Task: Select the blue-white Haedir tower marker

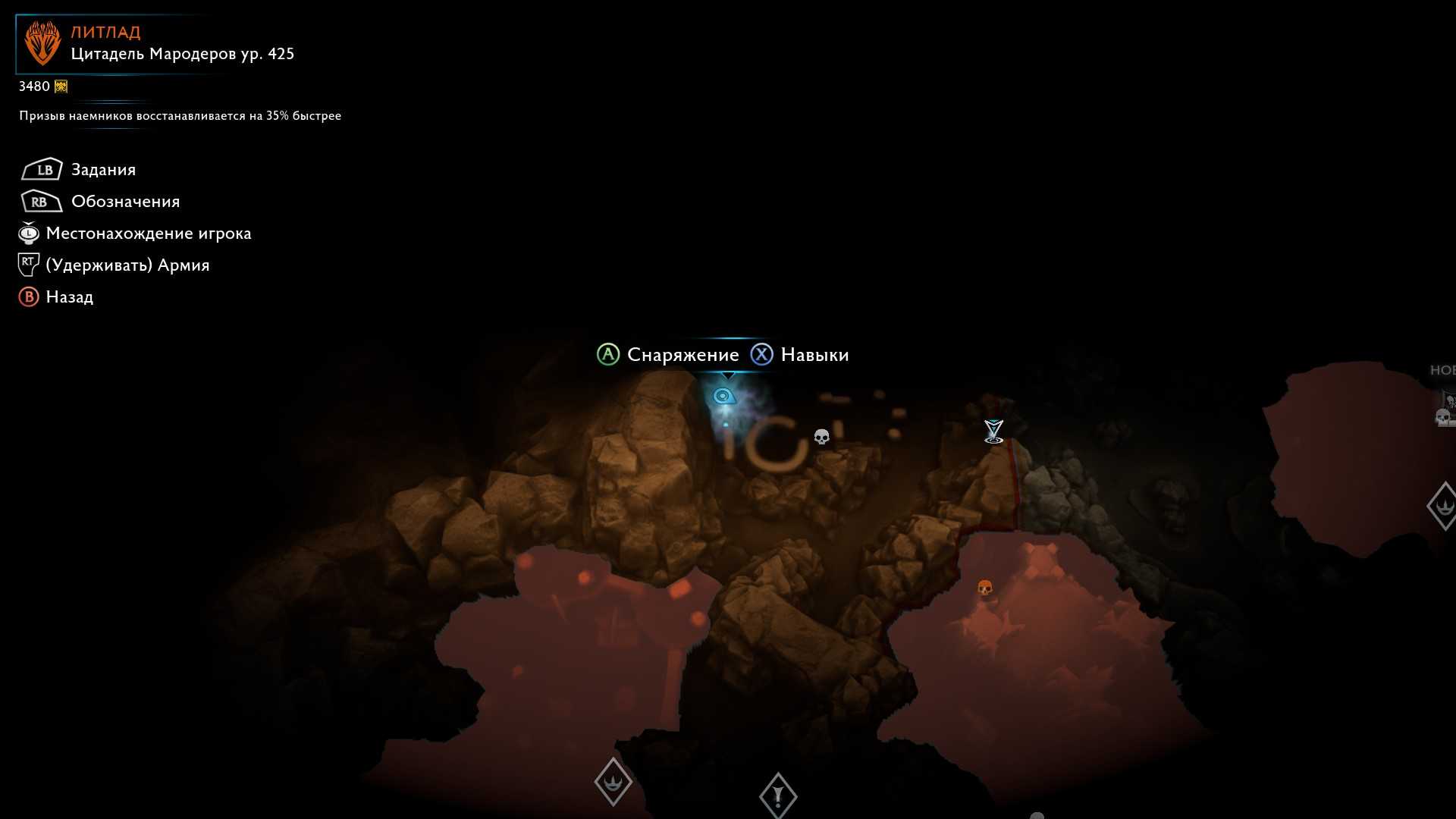Action: (x=993, y=431)
